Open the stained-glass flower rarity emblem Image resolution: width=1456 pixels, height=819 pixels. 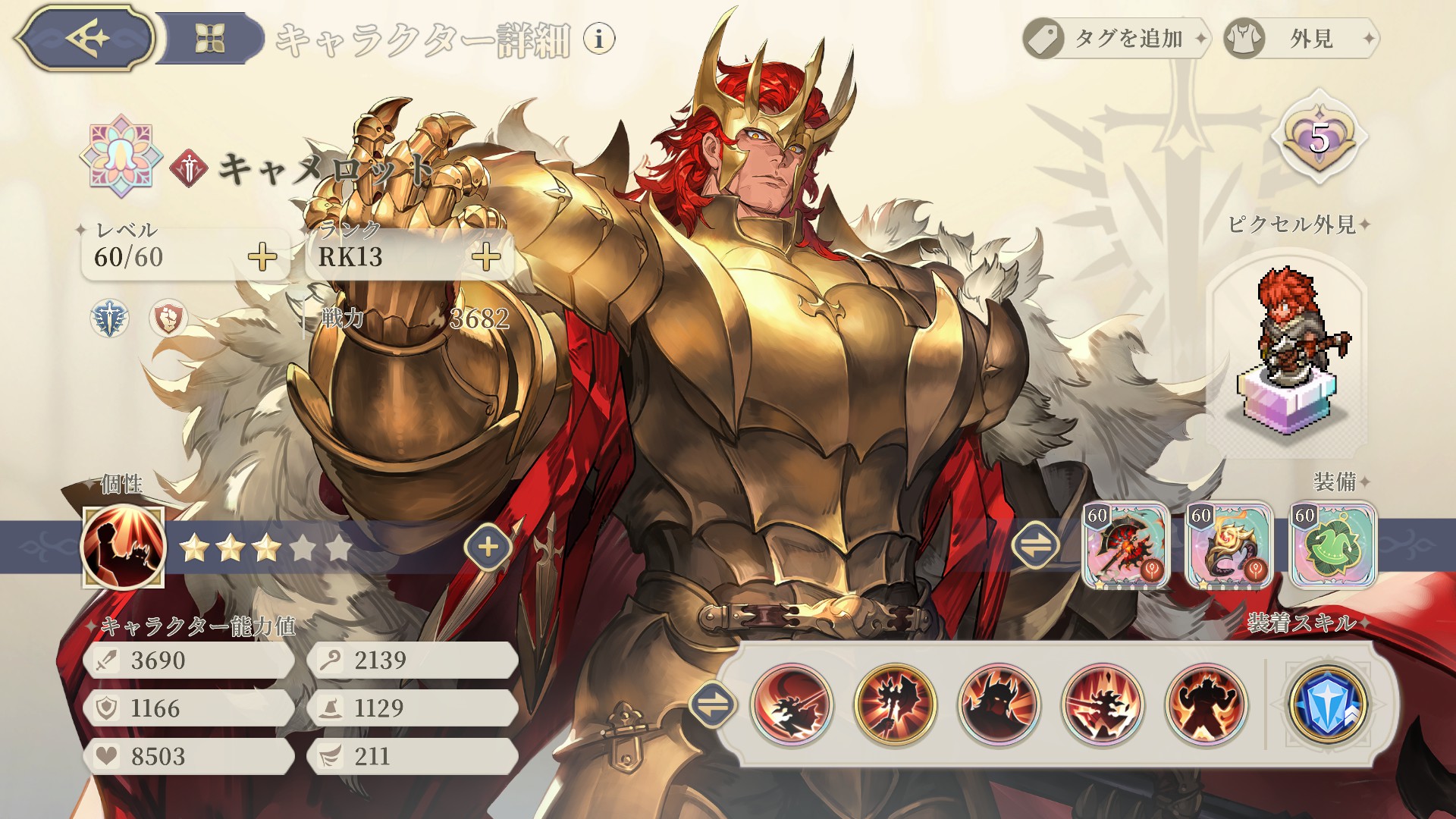121,156
